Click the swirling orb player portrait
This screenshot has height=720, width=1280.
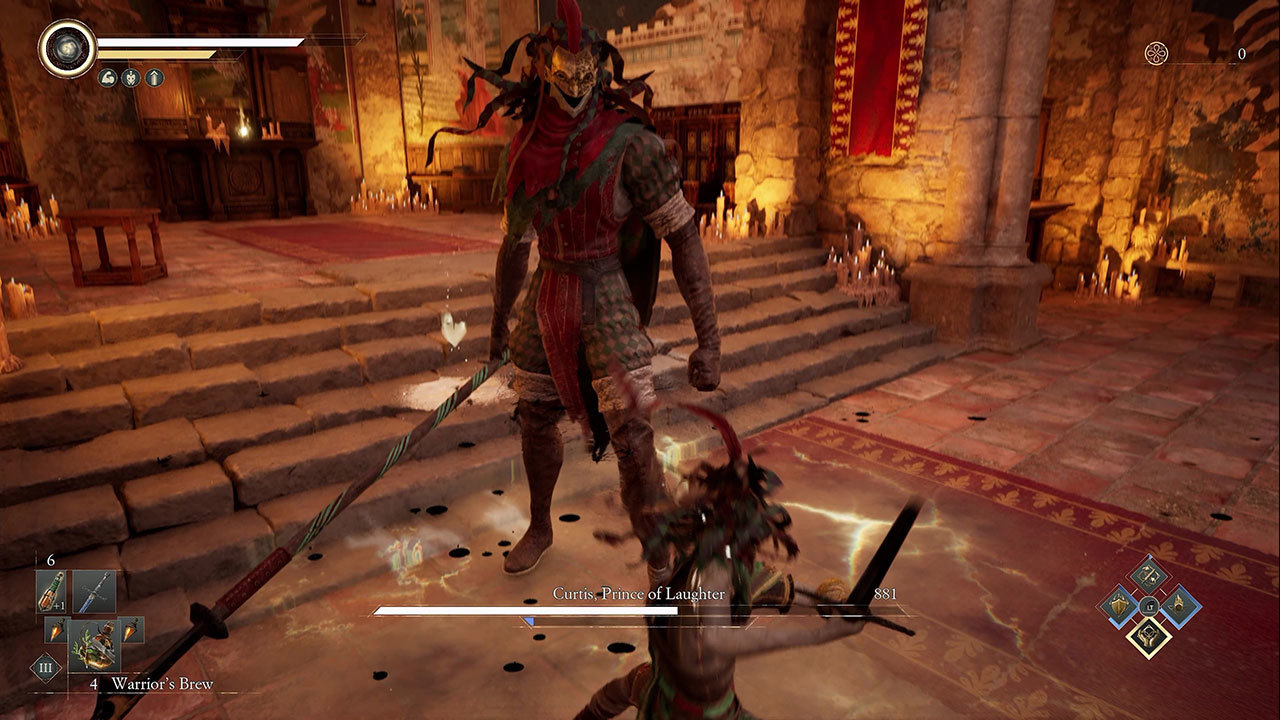(x=67, y=48)
